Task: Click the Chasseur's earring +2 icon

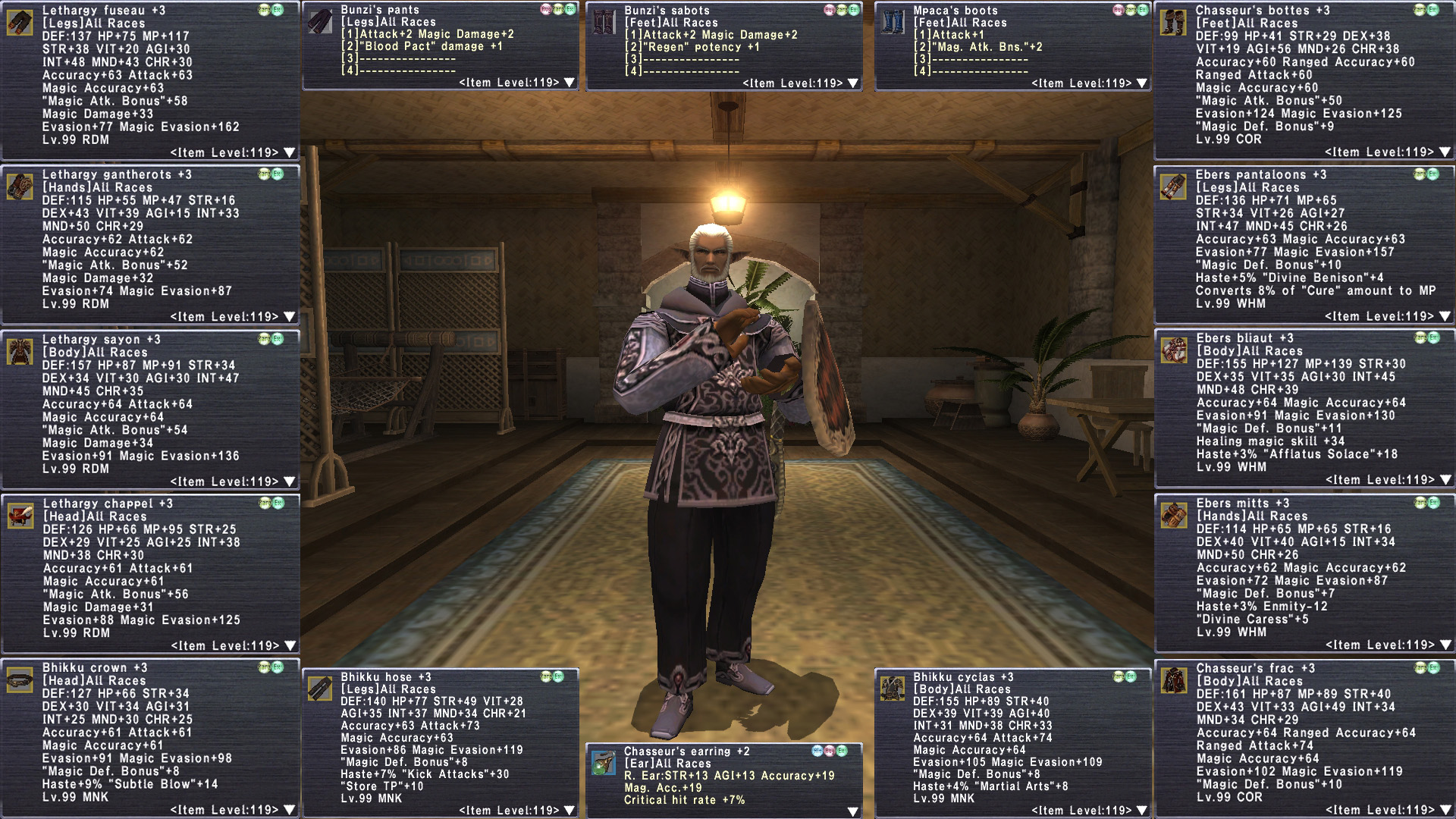Action: click(604, 763)
